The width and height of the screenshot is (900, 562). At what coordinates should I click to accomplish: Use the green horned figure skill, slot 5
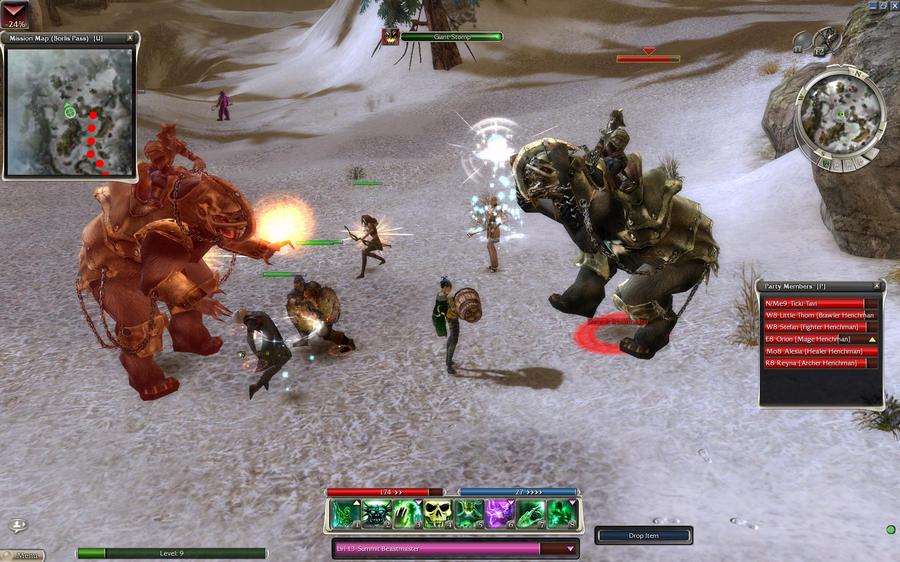click(x=469, y=514)
